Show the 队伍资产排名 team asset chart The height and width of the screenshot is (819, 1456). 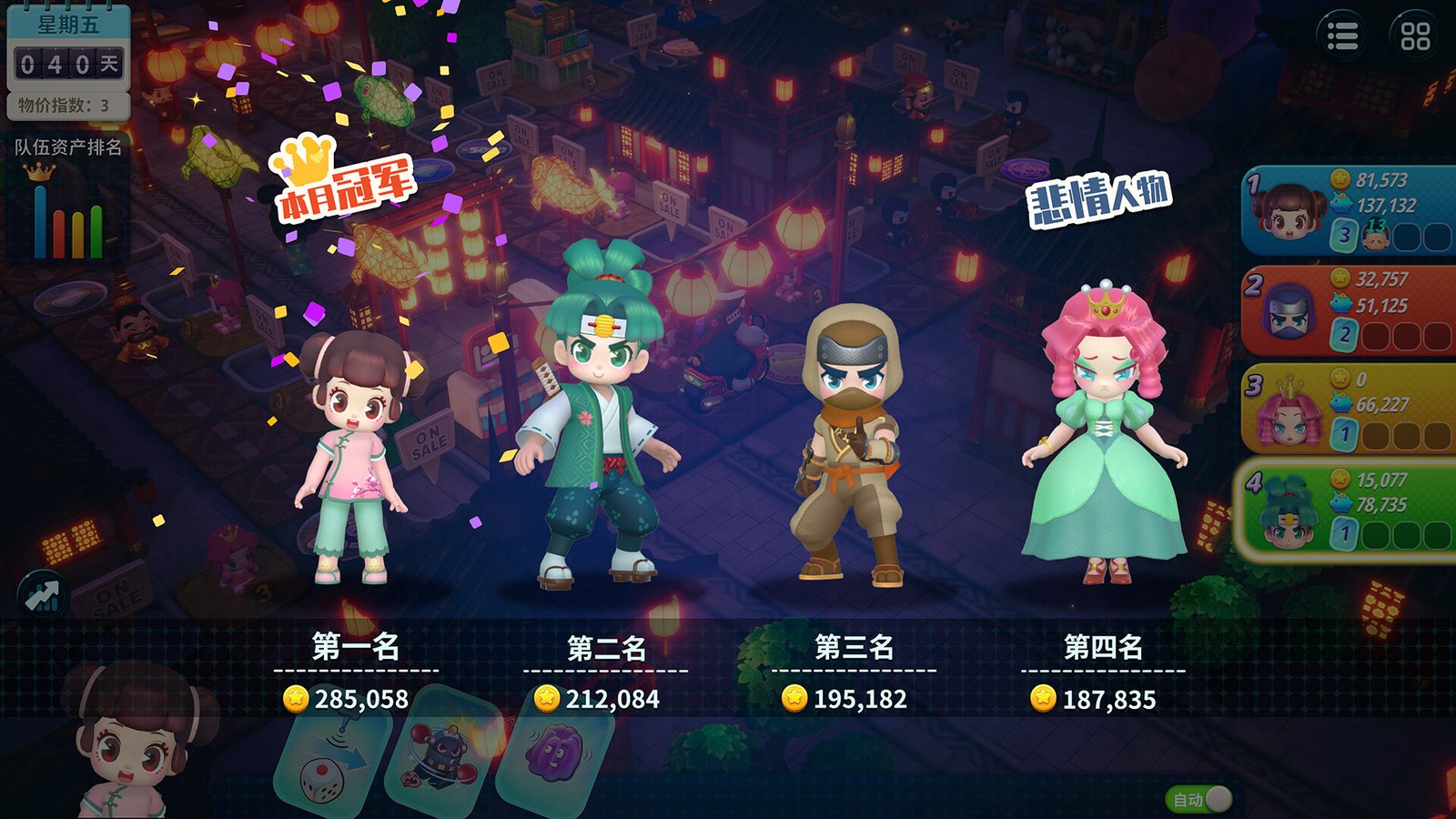(x=68, y=198)
